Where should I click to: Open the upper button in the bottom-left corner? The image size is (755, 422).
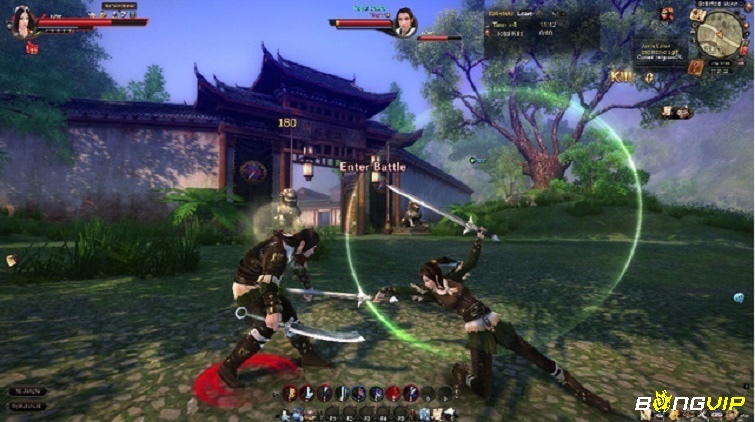coord(26,391)
